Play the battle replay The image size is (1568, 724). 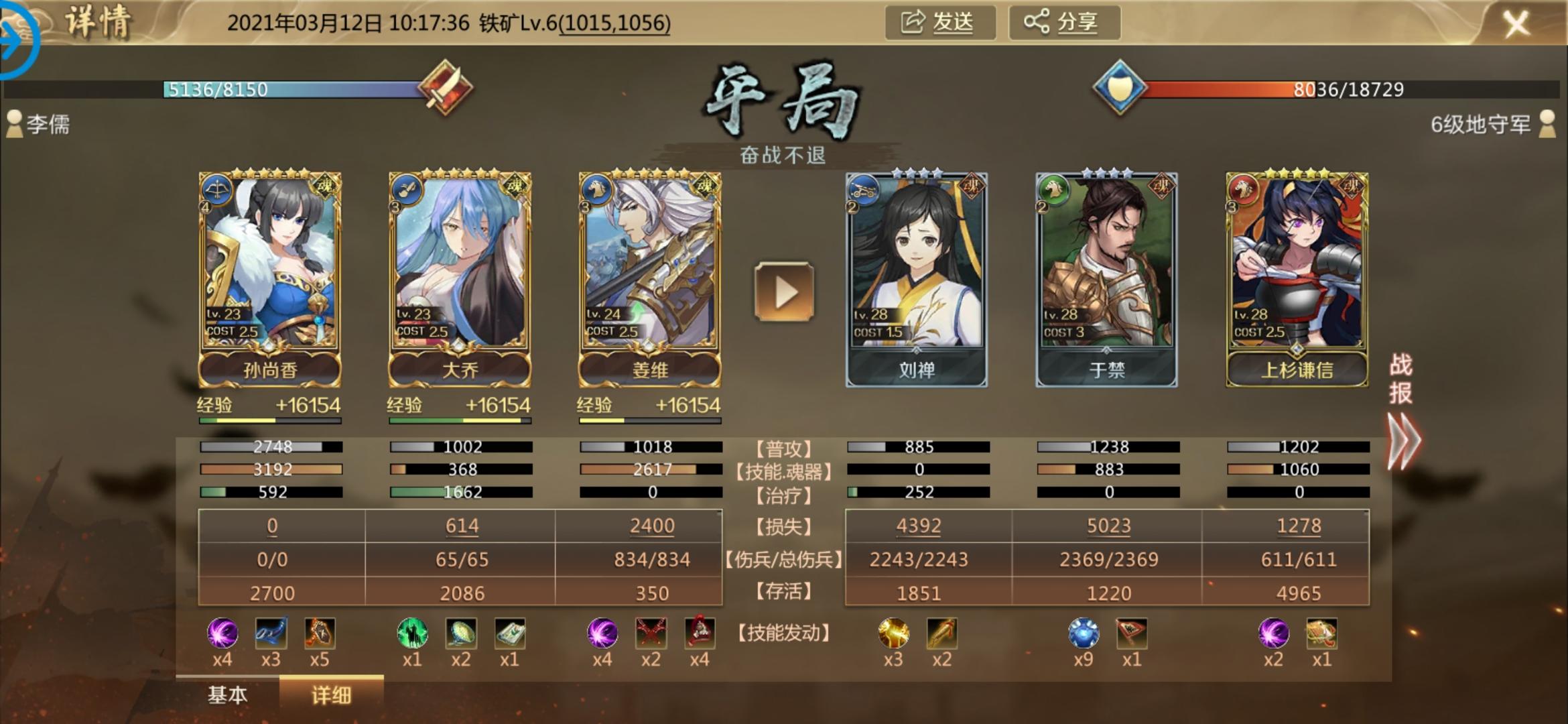click(784, 292)
